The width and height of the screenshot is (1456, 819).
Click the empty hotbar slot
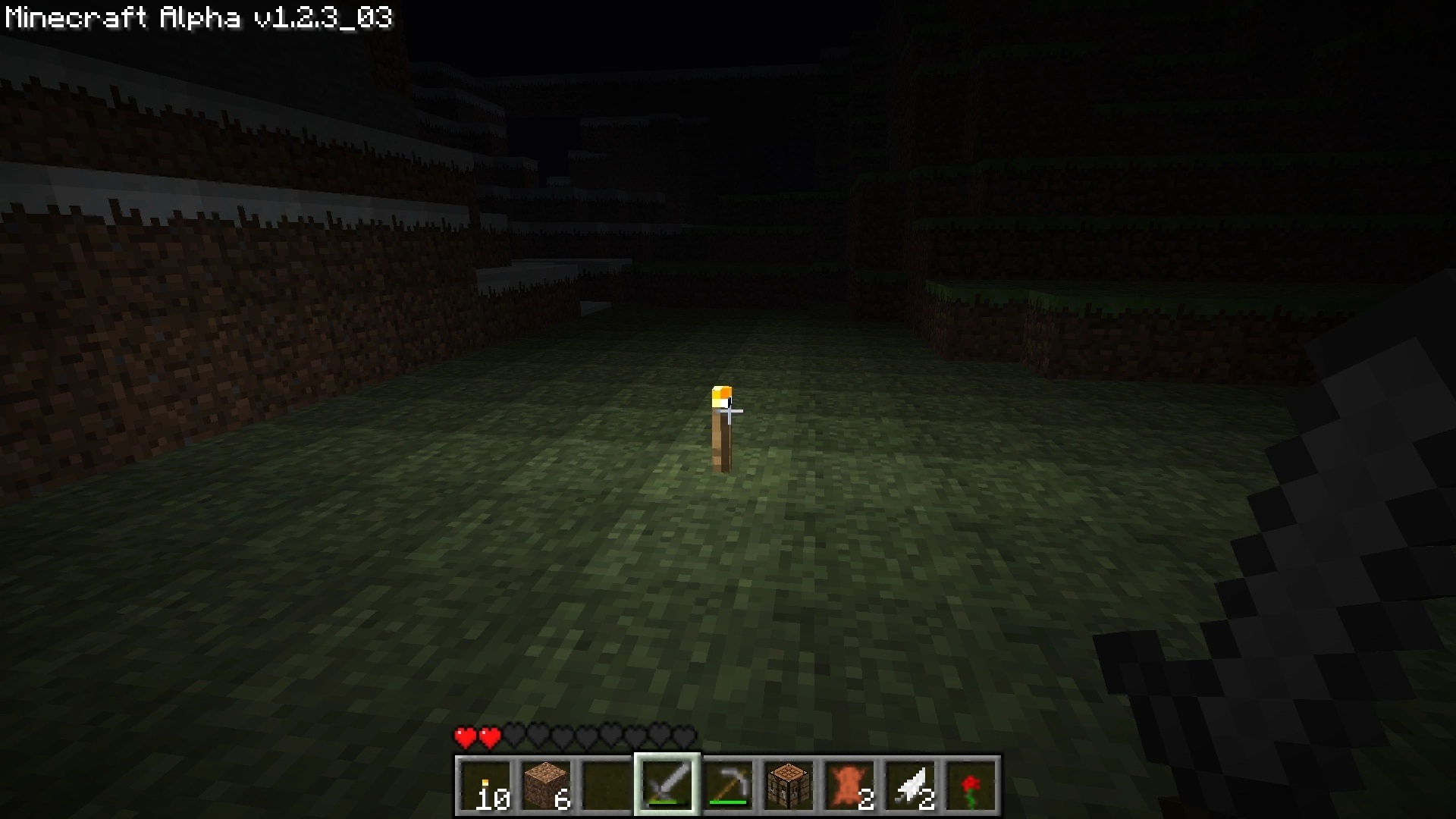point(607,786)
